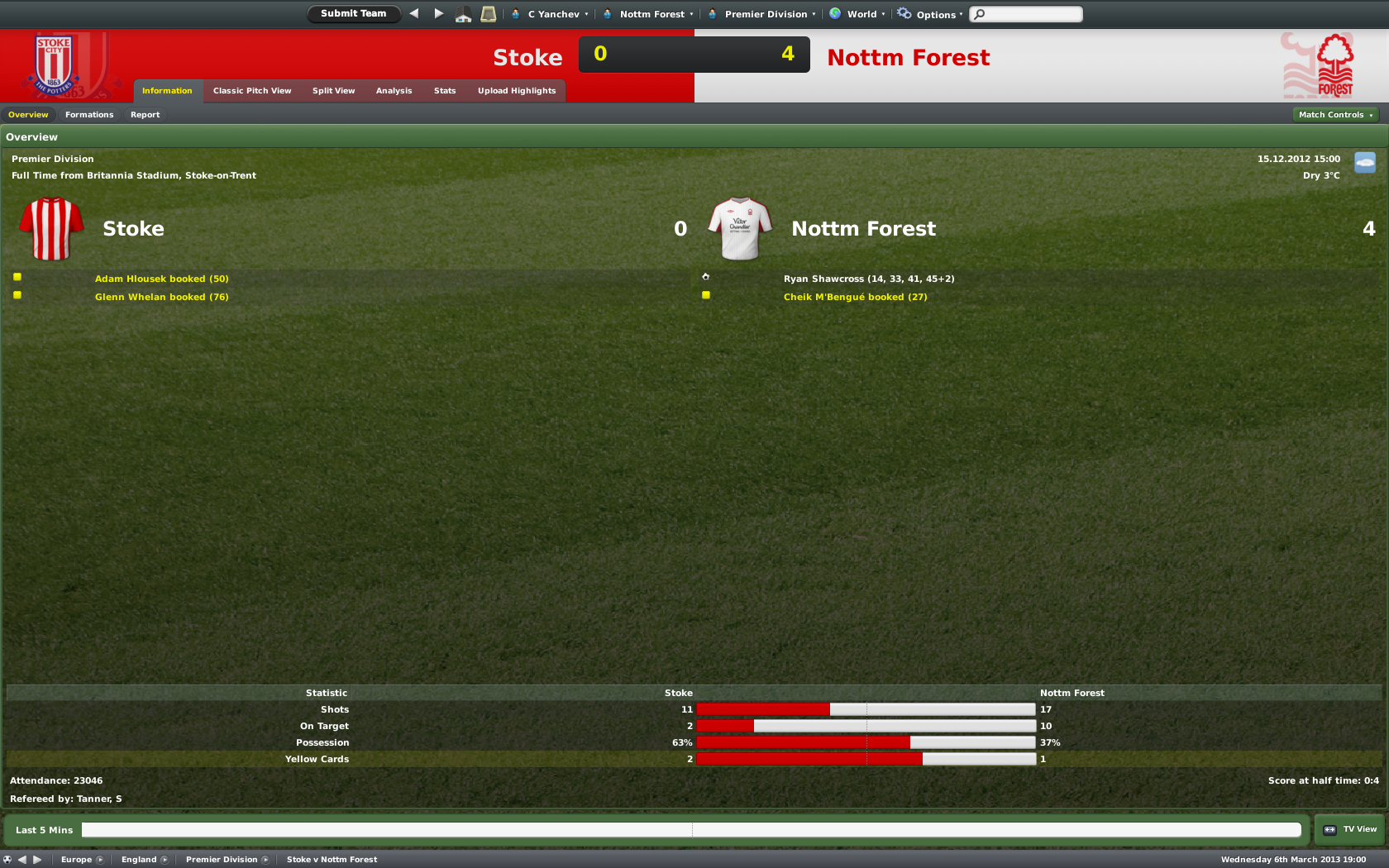Show the Formations sub-tab
The height and width of the screenshot is (868, 1389).
tap(89, 115)
